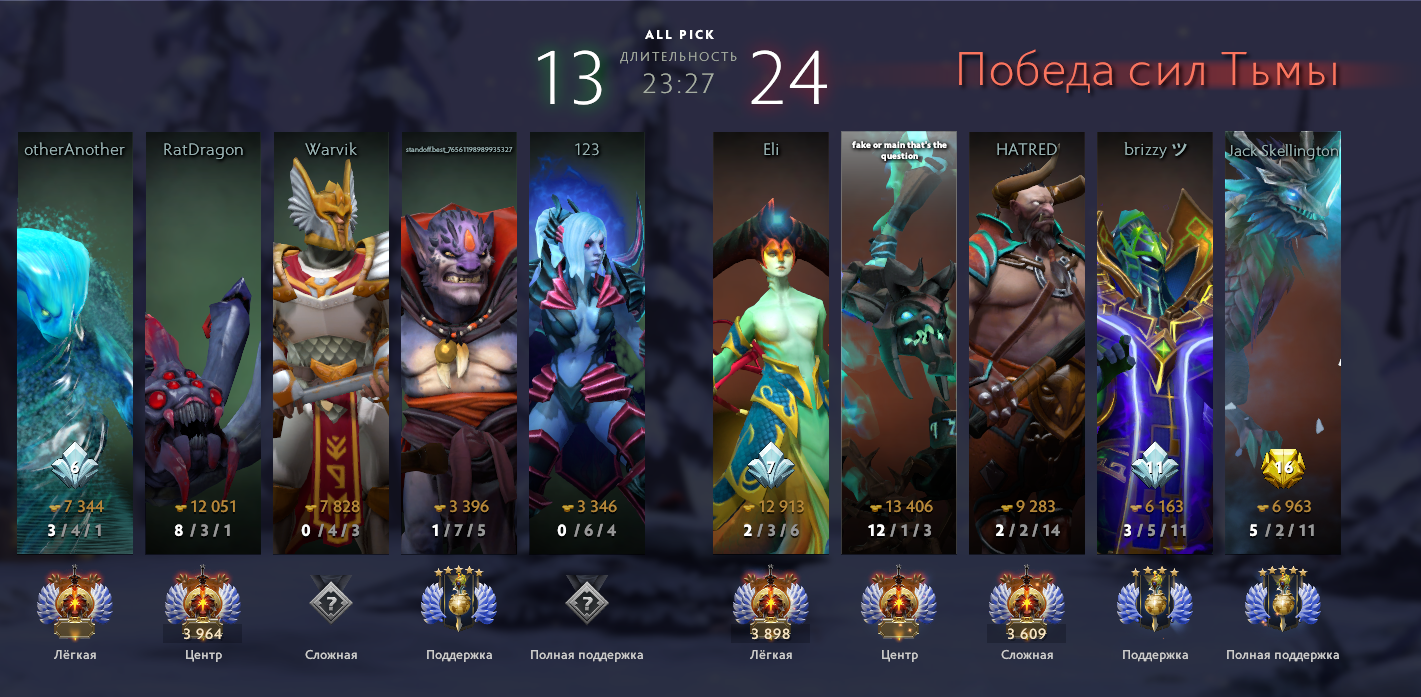Select the 'fake or main' player card

coord(899,340)
